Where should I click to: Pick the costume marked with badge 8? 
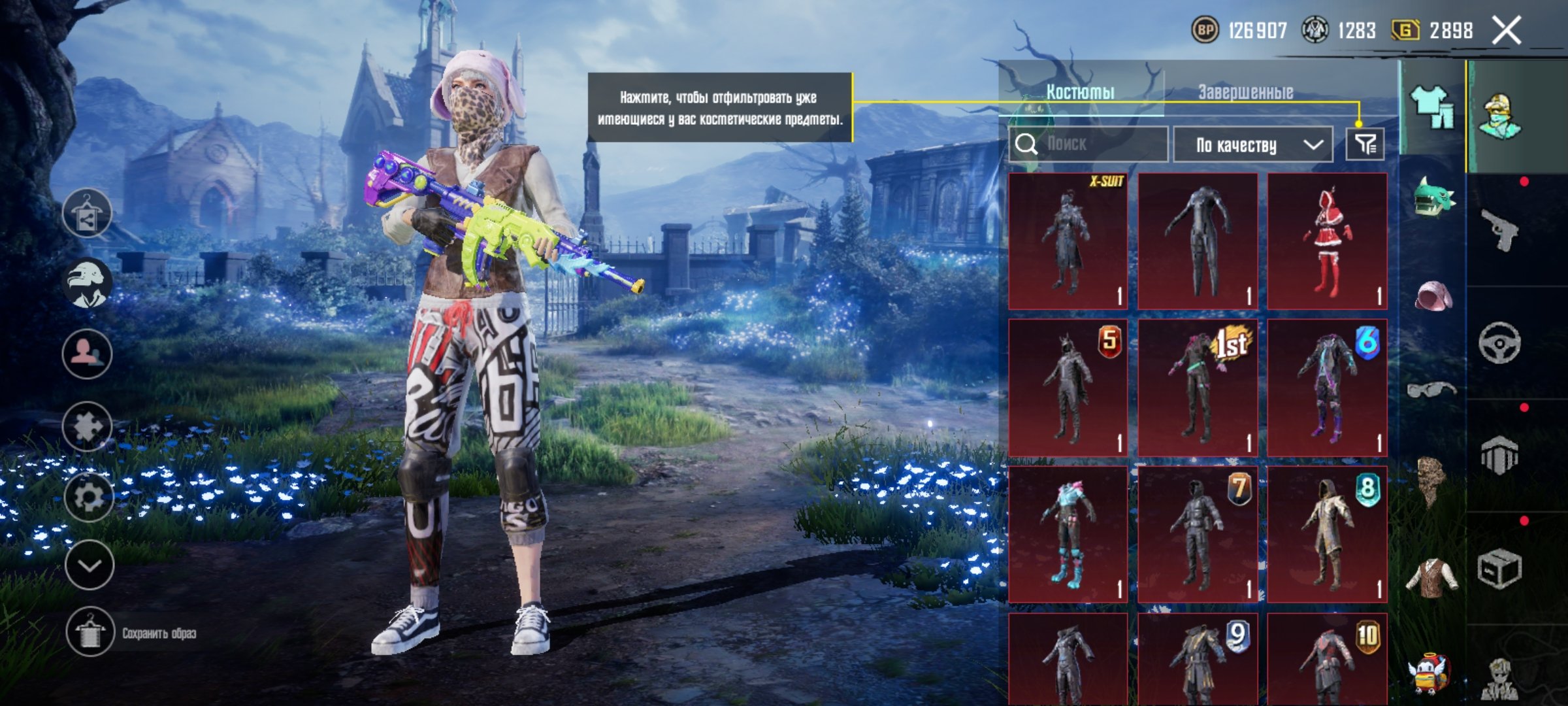click(1327, 534)
